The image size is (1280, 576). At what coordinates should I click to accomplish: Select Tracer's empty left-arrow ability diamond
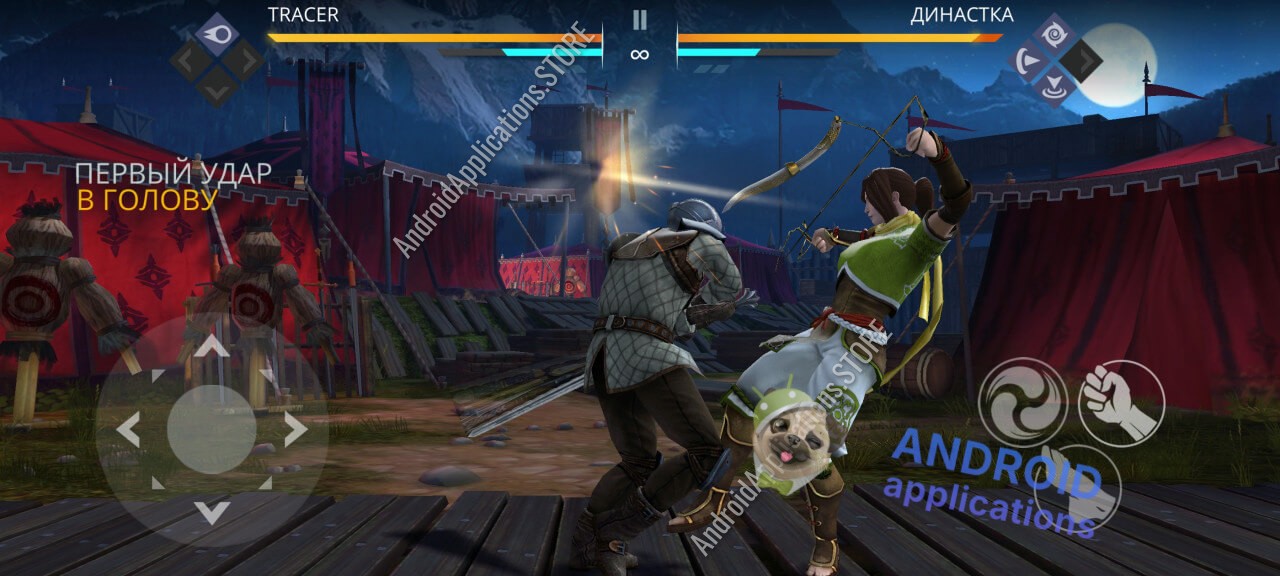coord(189,60)
